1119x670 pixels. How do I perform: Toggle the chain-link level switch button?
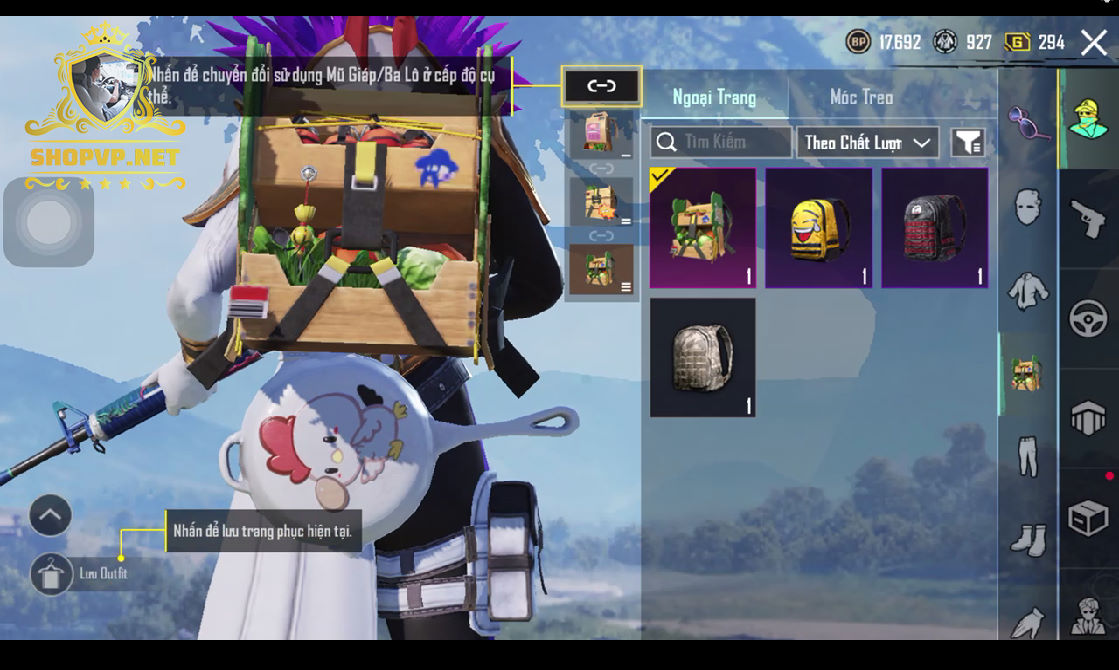point(601,86)
